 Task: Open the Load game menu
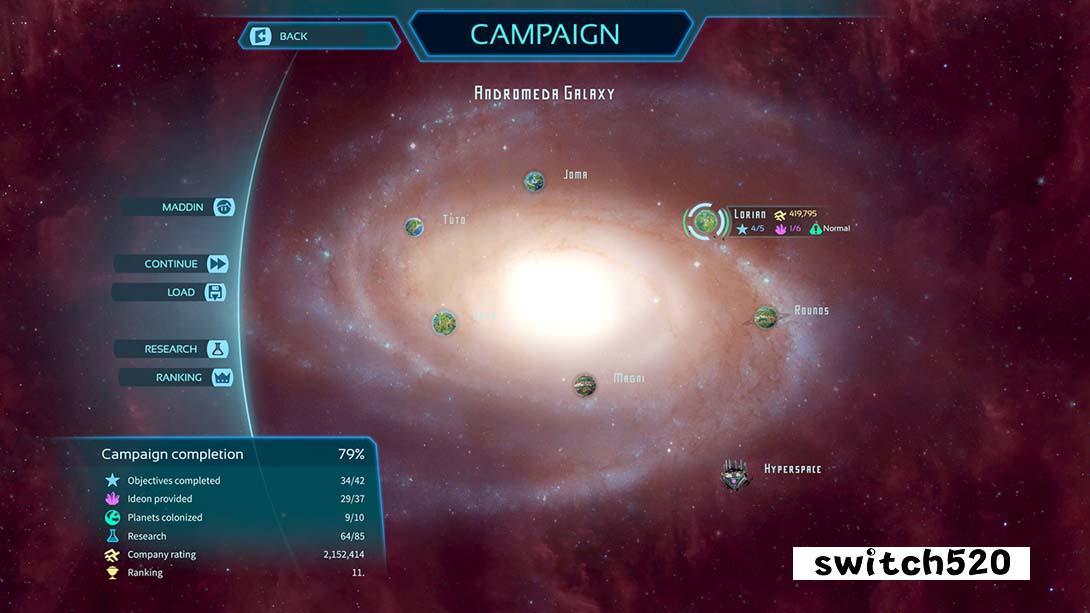point(169,293)
